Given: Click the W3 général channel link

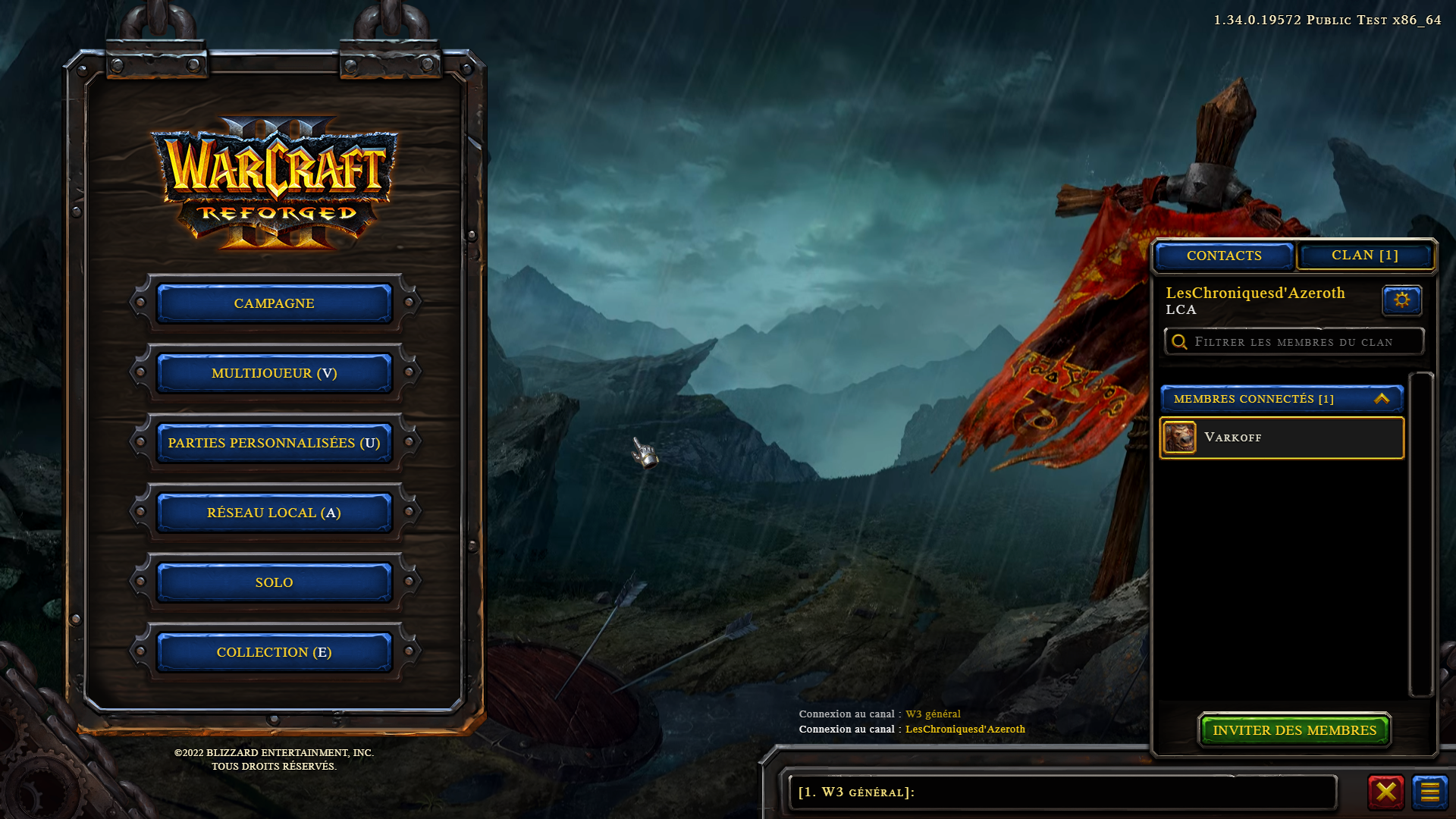Looking at the screenshot, I should tap(933, 714).
